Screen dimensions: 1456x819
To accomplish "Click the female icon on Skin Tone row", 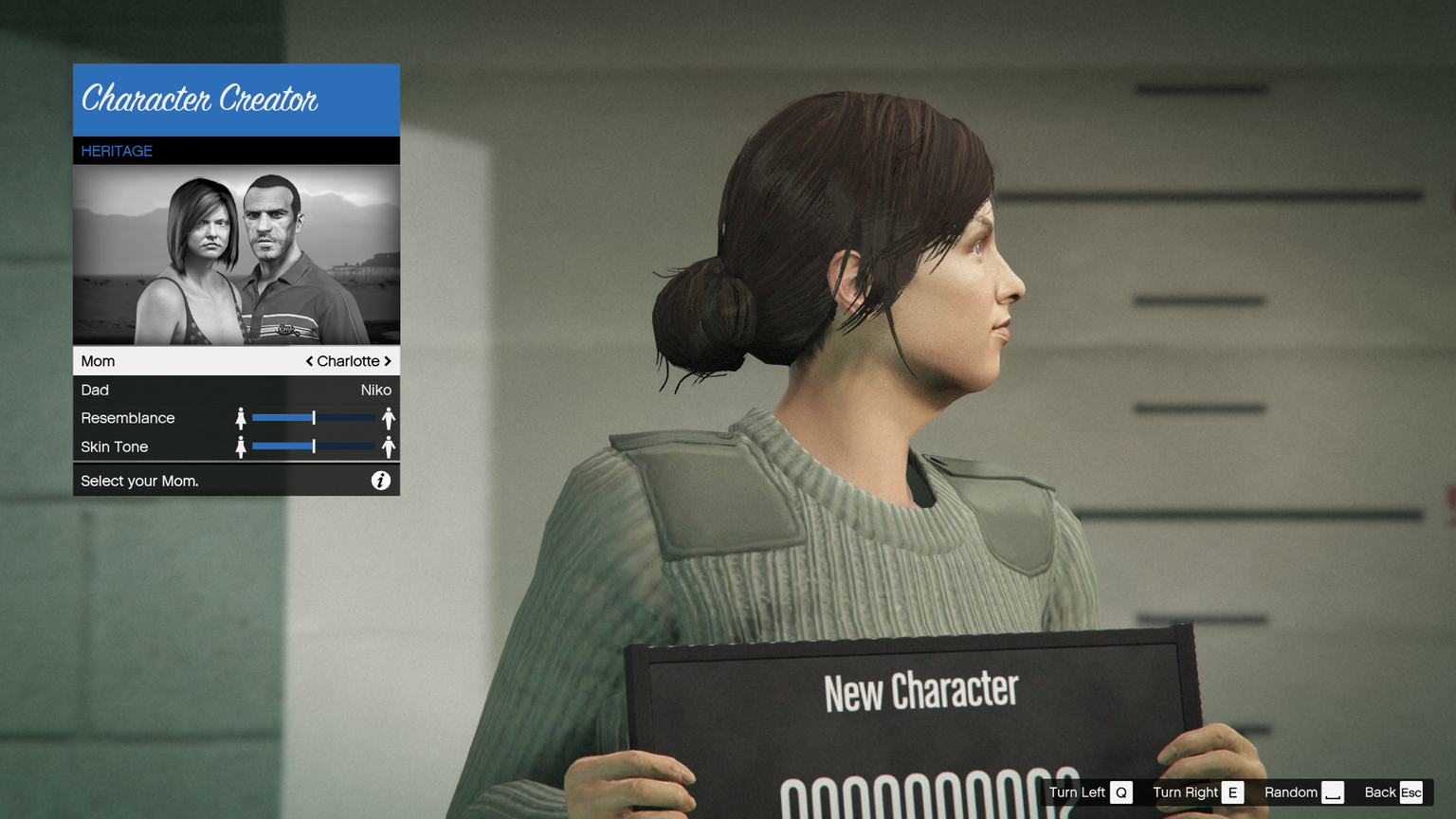I will pyautogui.click(x=241, y=446).
